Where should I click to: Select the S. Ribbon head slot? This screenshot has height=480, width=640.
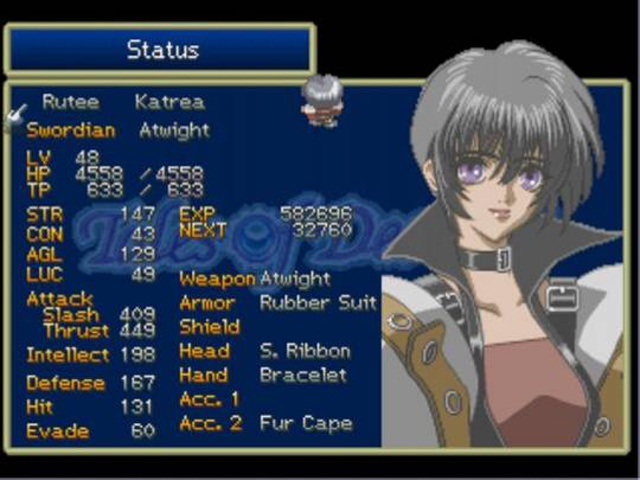pyautogui.click(x=305, y=351)
